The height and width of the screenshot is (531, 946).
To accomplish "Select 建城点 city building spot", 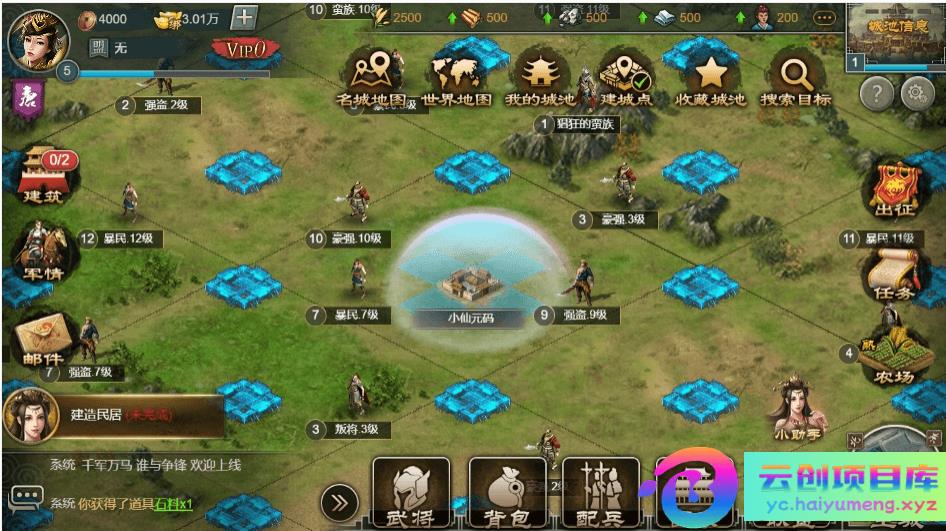I will point(625,73).
